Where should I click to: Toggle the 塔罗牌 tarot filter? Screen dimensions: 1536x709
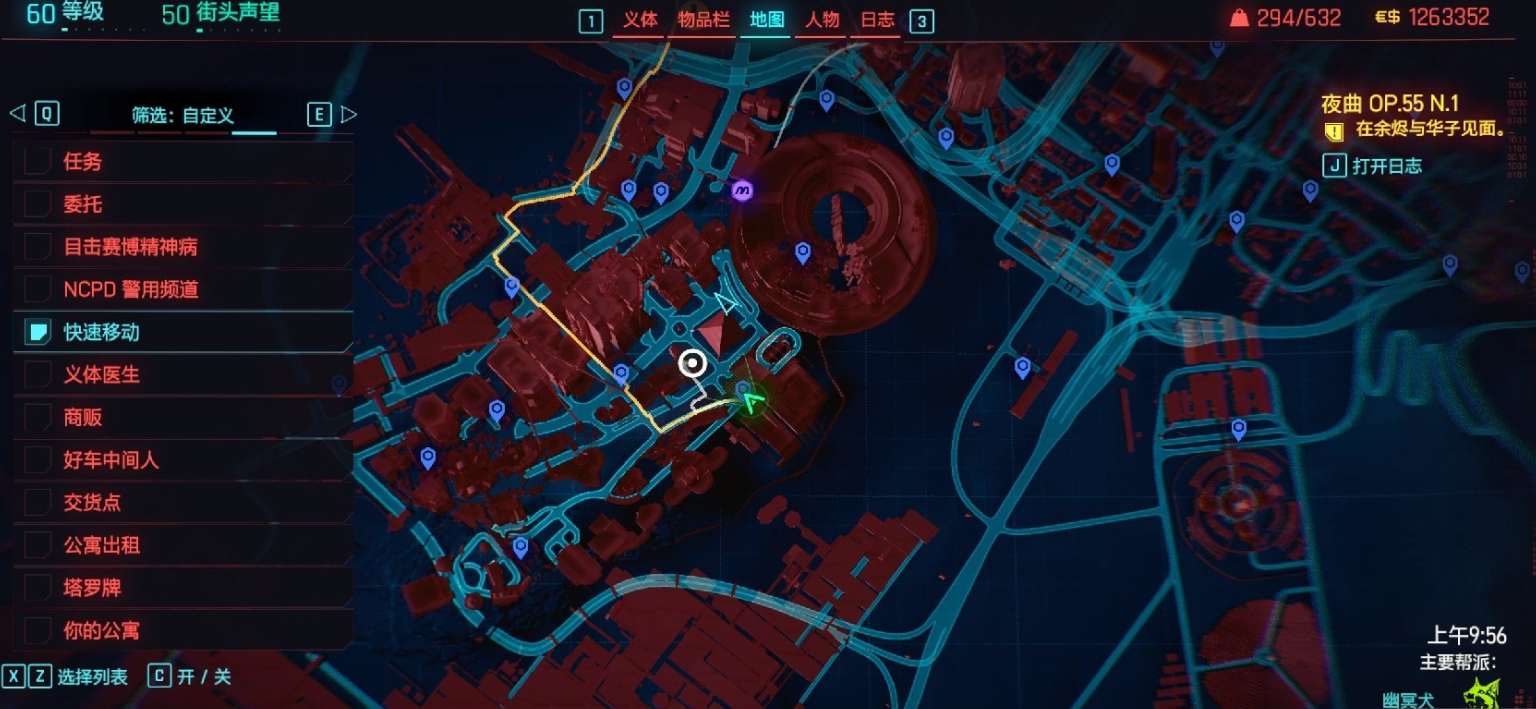pyautogui.click(x=38, y=588)
